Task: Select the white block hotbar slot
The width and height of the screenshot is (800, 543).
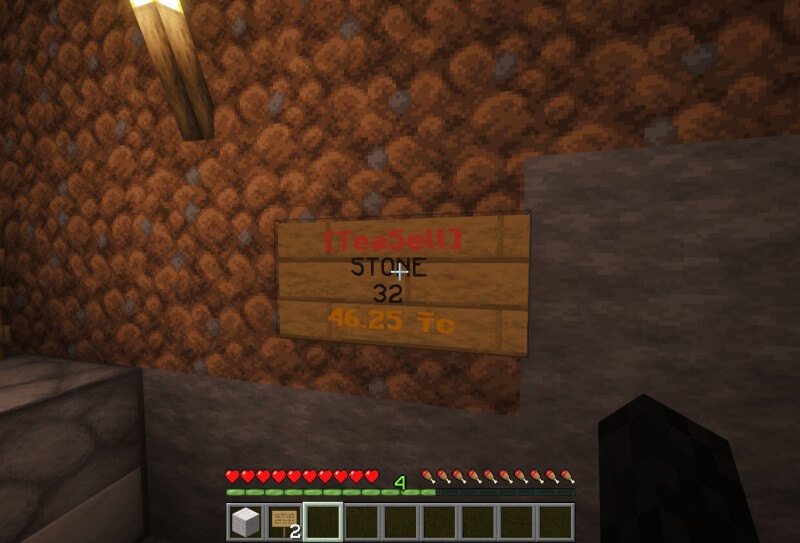Action: click(x=245, y=521)
